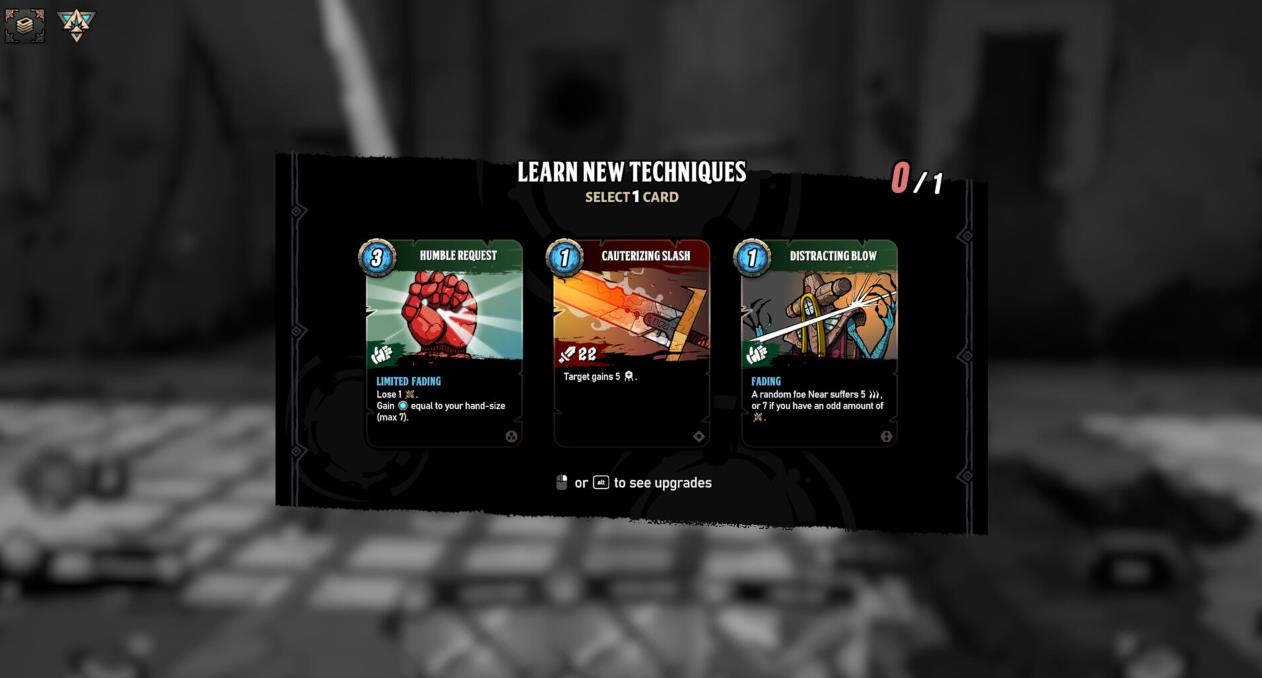
Task: Select the Humble Request card
Action: click(x=444, y=343)
